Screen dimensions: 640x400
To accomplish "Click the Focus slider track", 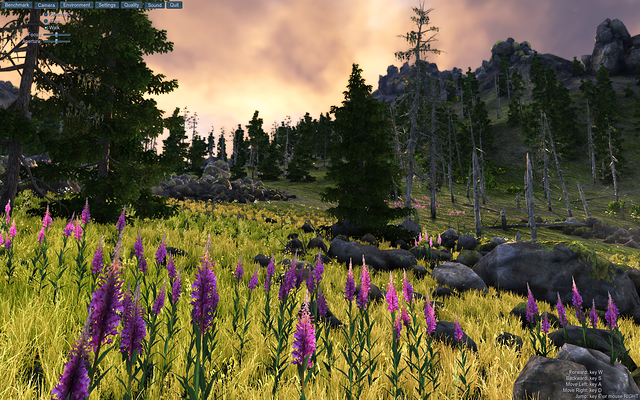I will click(x=62, y=35).
